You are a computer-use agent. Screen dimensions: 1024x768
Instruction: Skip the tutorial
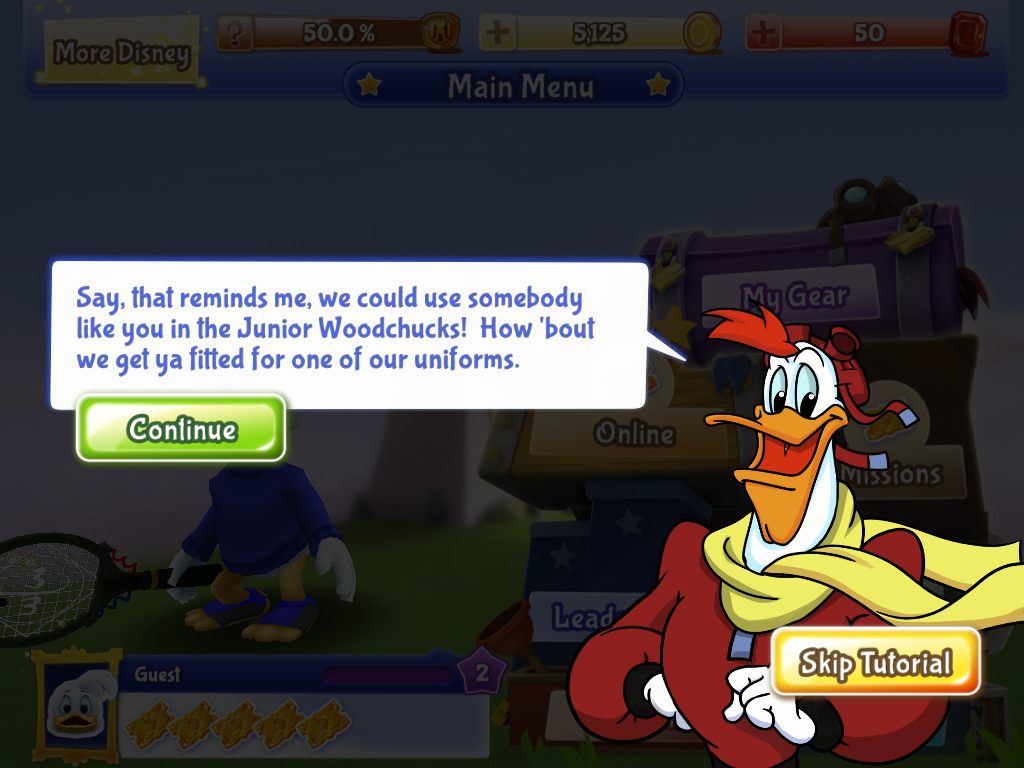coord(874,662)
